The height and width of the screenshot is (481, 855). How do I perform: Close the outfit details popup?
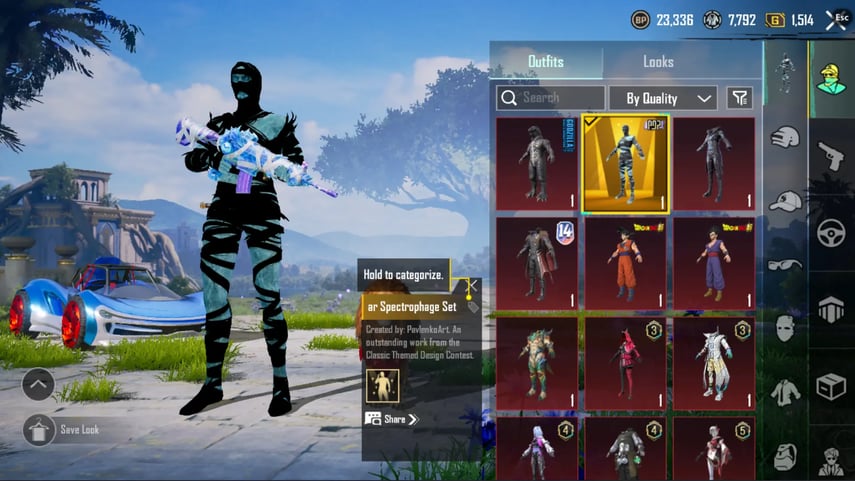[x=472, y=286]
